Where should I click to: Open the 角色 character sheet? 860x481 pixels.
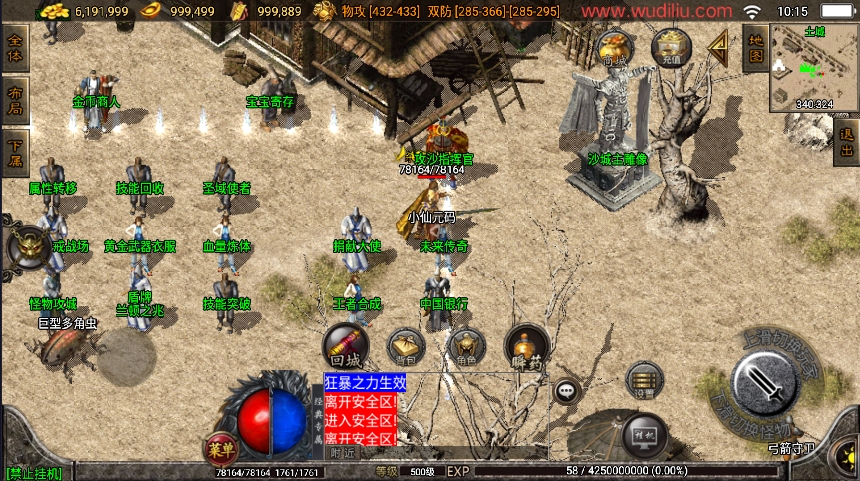tap(466, 346)
